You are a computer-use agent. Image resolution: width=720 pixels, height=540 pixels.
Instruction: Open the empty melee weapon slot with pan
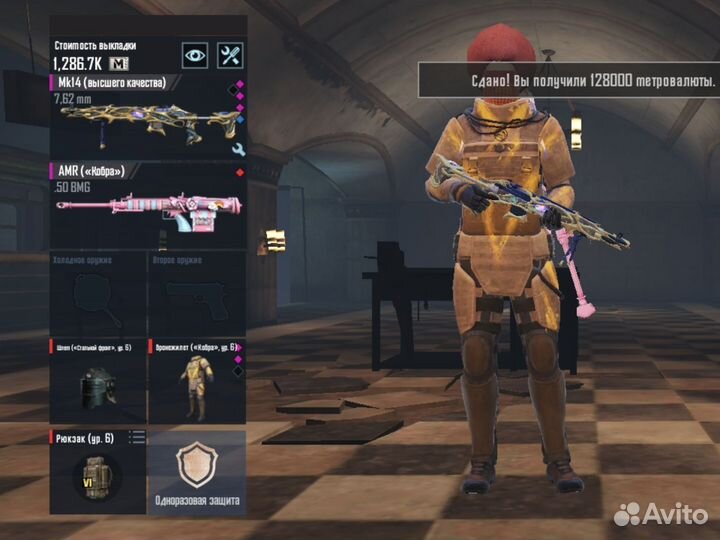[x=98, y=292]
